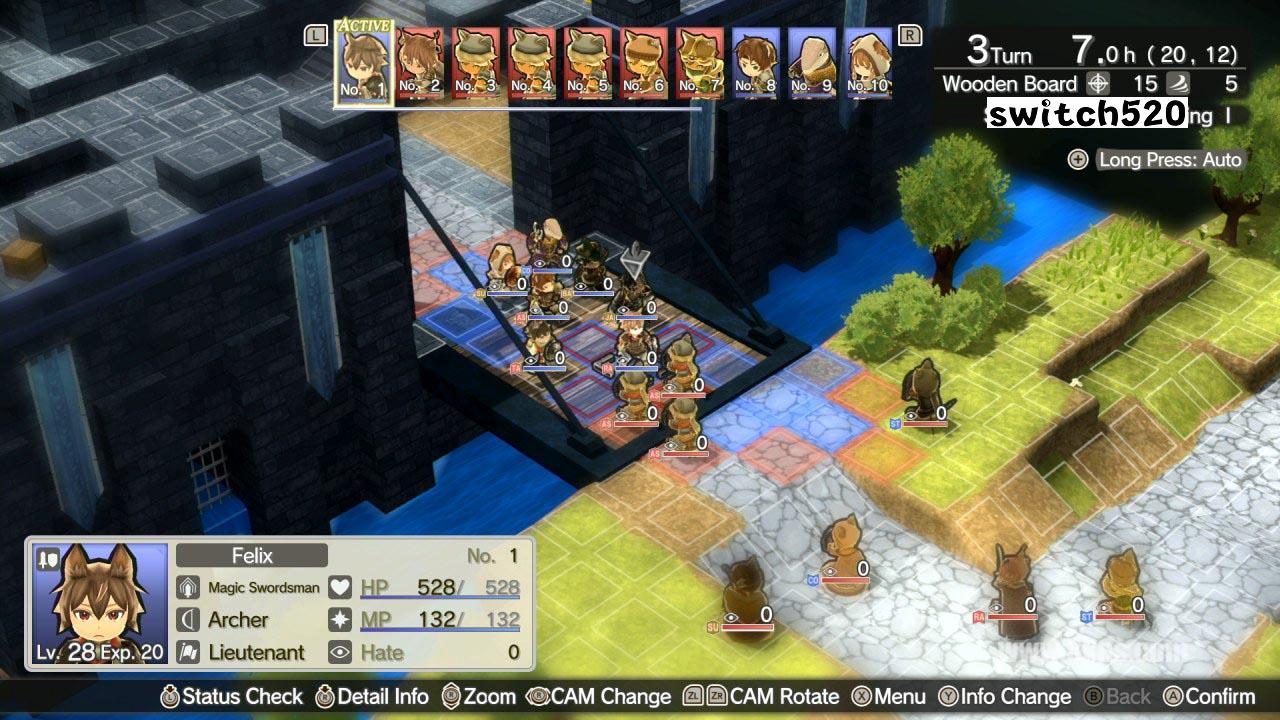The width and height of the screenshot is (1280, 720).
Task: Show Detail Info for the unit
Action: [x=371, y=697]
